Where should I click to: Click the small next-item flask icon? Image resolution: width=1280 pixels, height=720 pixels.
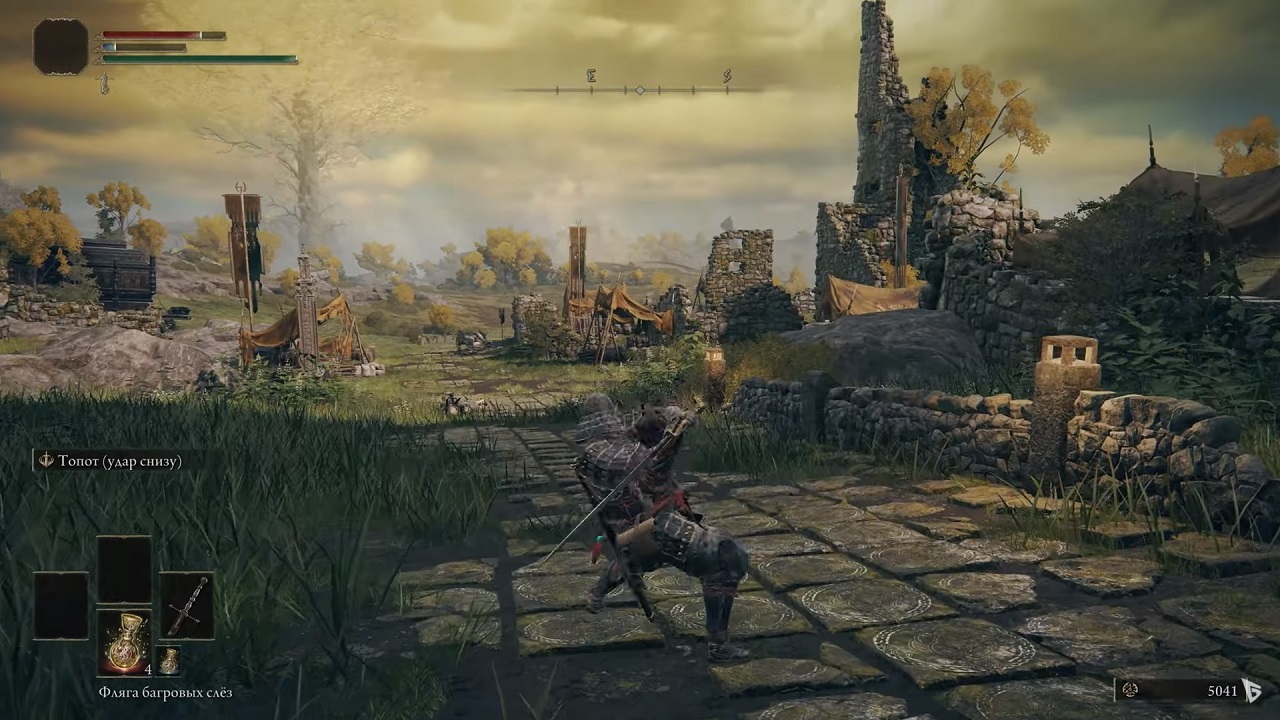click(168, 661)
